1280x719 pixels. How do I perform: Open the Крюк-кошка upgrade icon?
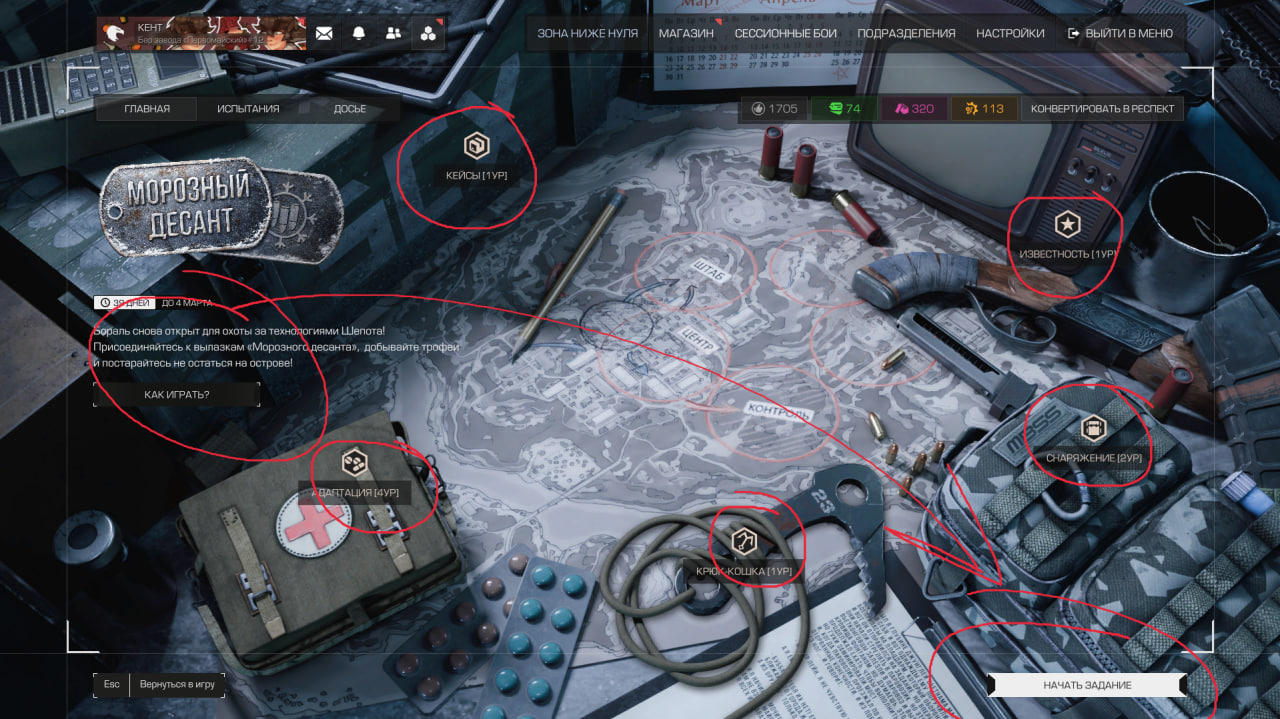pos(743,542)
